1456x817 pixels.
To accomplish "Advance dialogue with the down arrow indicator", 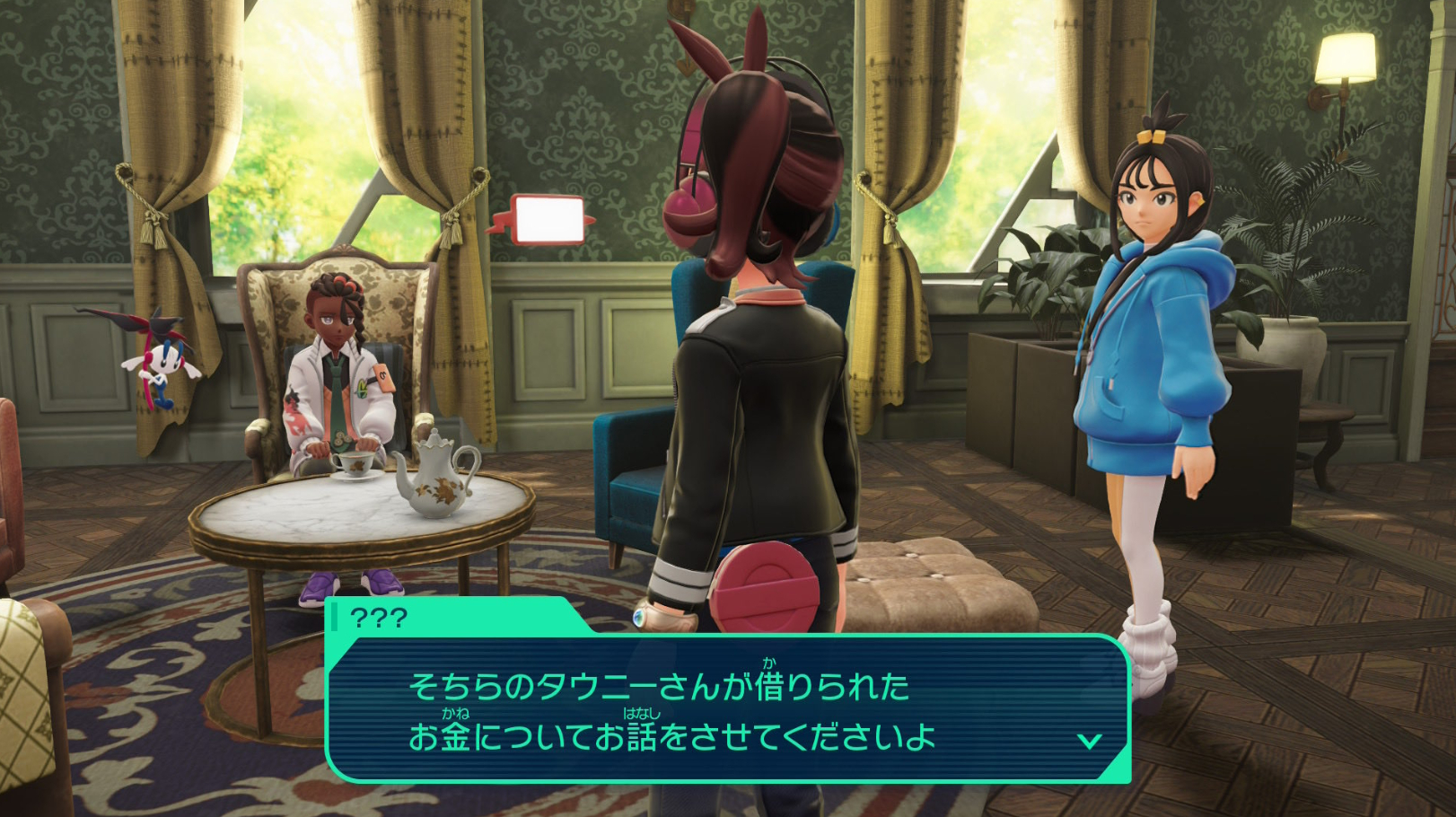I will coord(1089,741).
